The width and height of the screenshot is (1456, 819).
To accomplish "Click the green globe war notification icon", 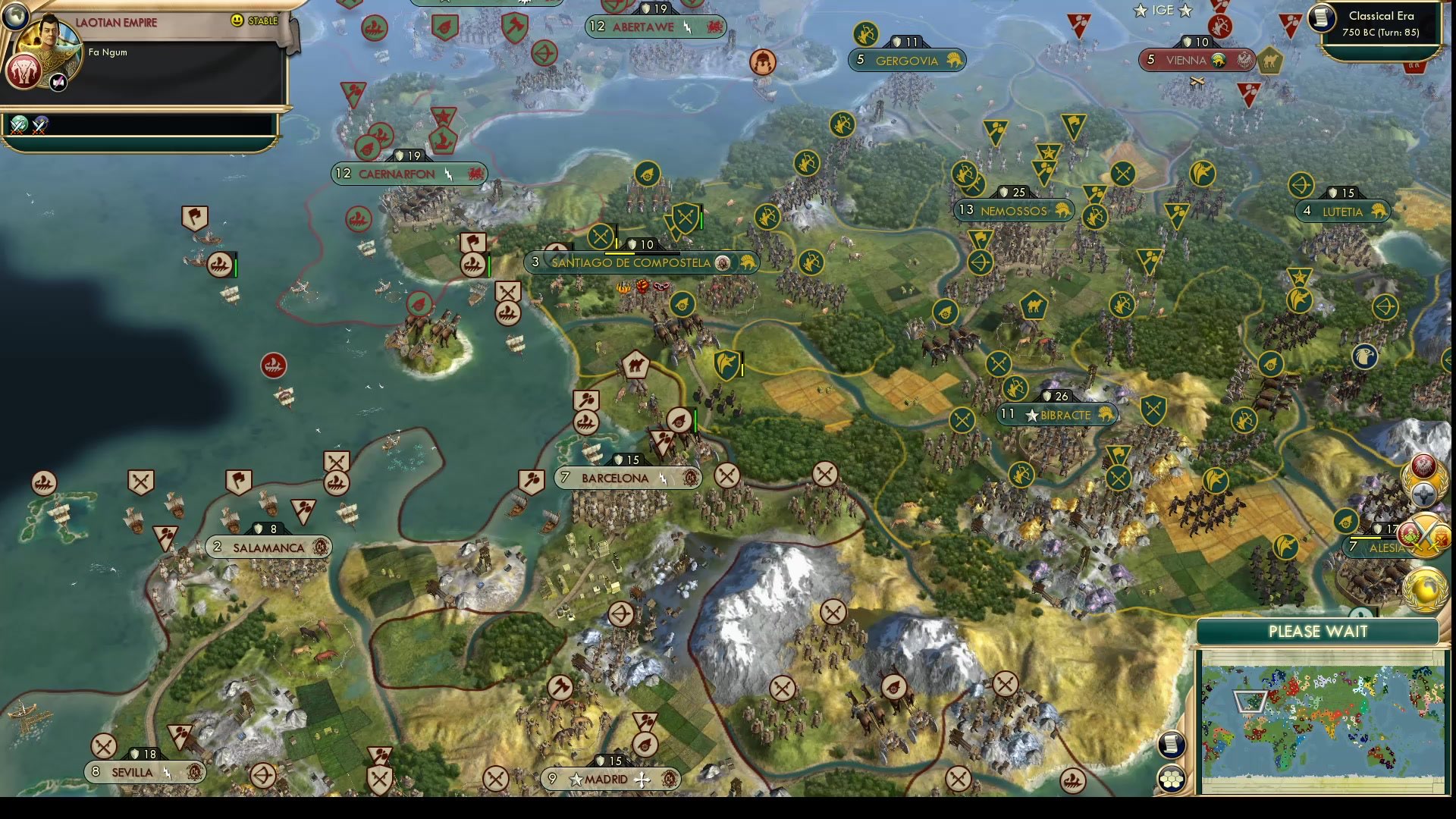I will [x=19, y=125].
